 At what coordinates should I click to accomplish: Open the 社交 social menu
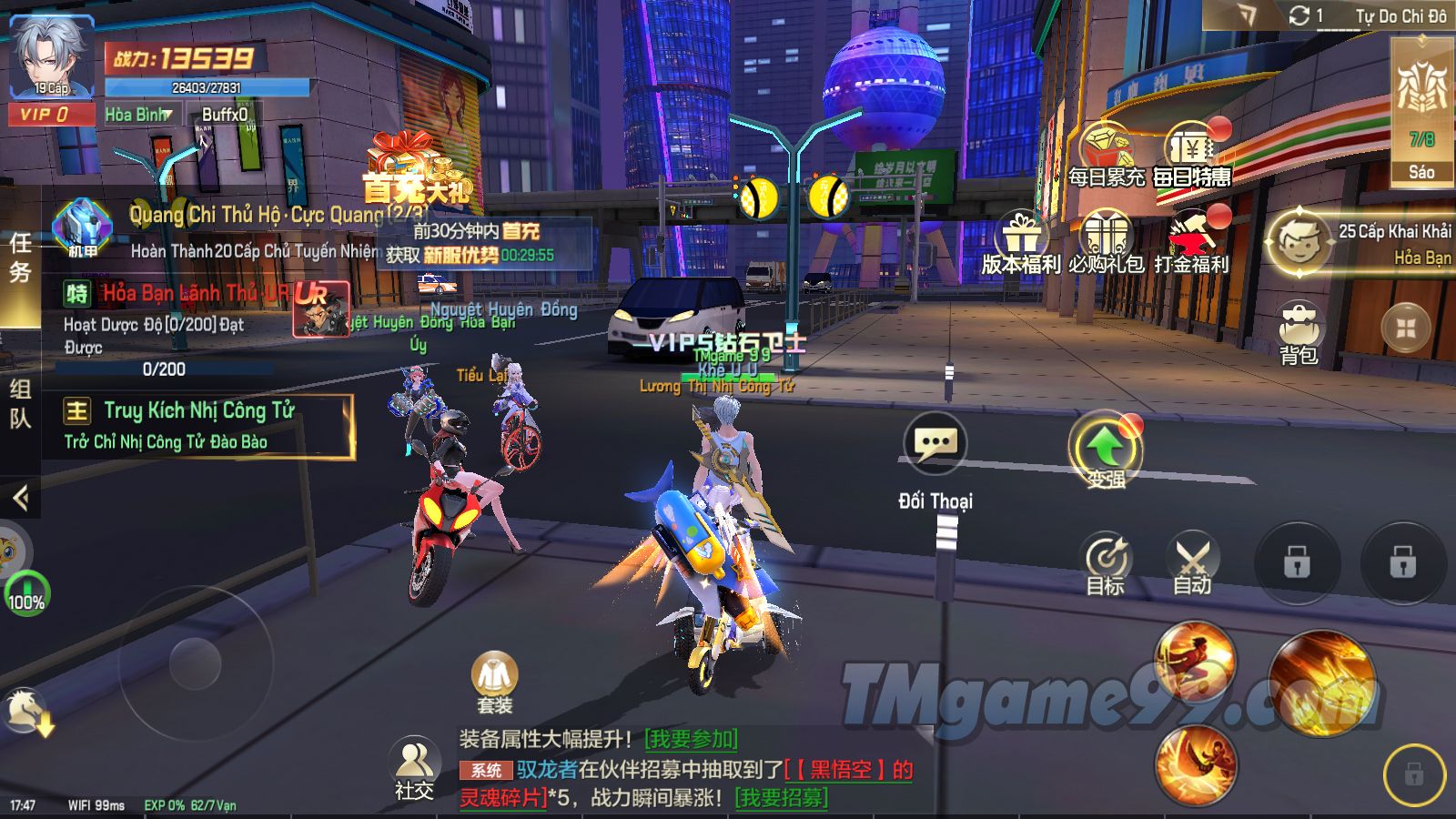tap(414, 766)
